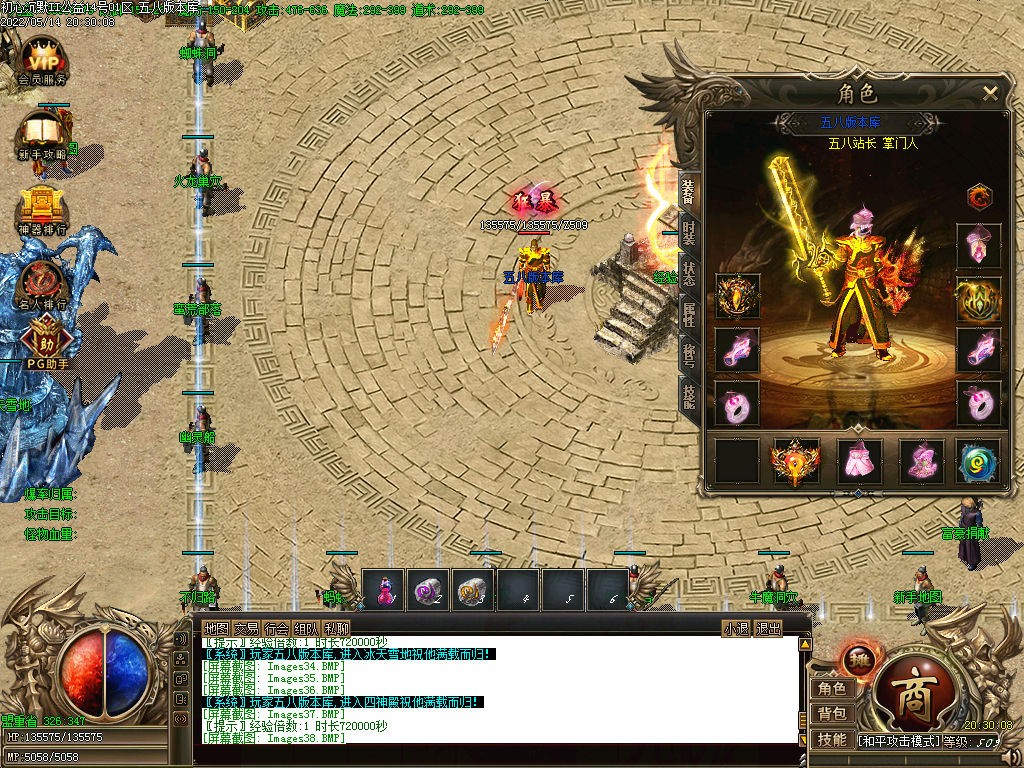Open the 状态 tab in character panel
1024x768 pixels.
[x=689, y=275]
